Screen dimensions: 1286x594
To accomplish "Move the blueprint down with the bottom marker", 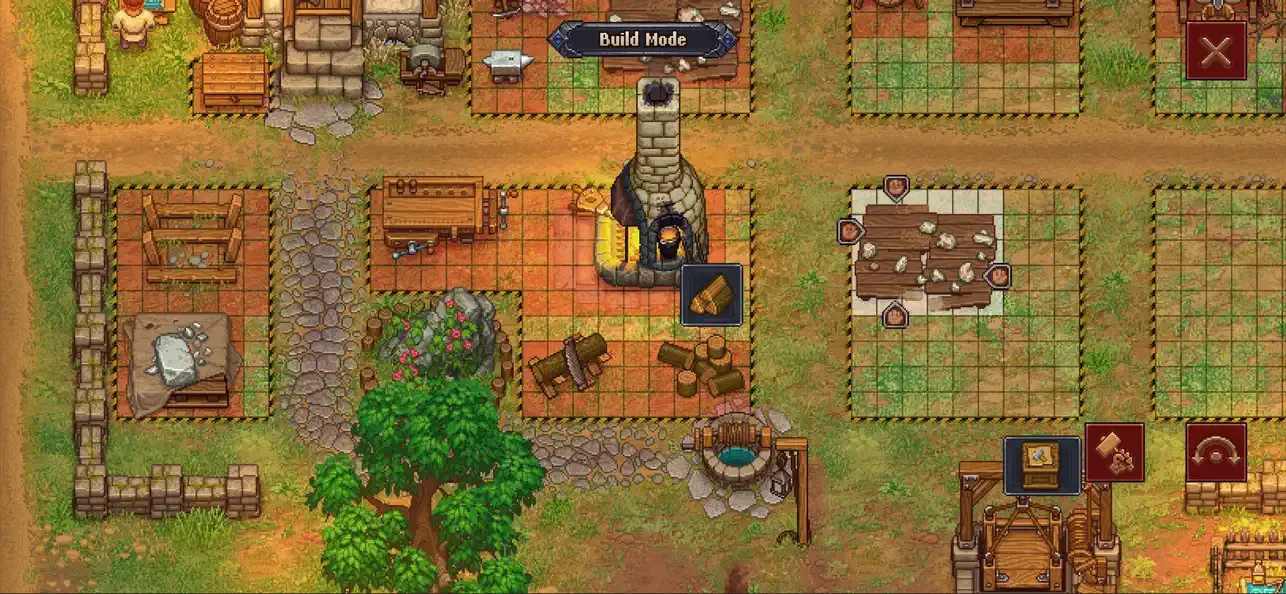I will click(x=896, y=316).
